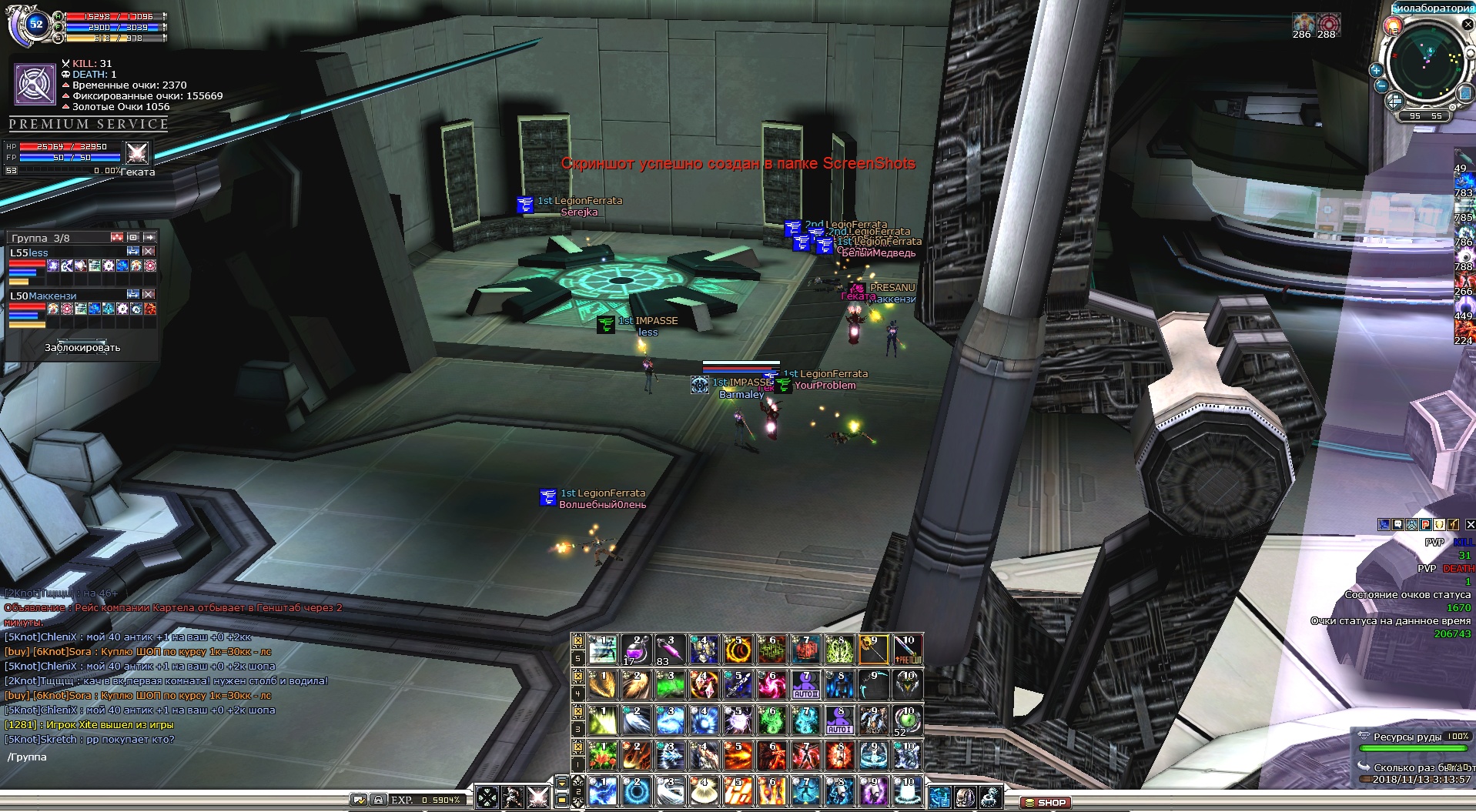Open the SHOP button

[1045, 802]
